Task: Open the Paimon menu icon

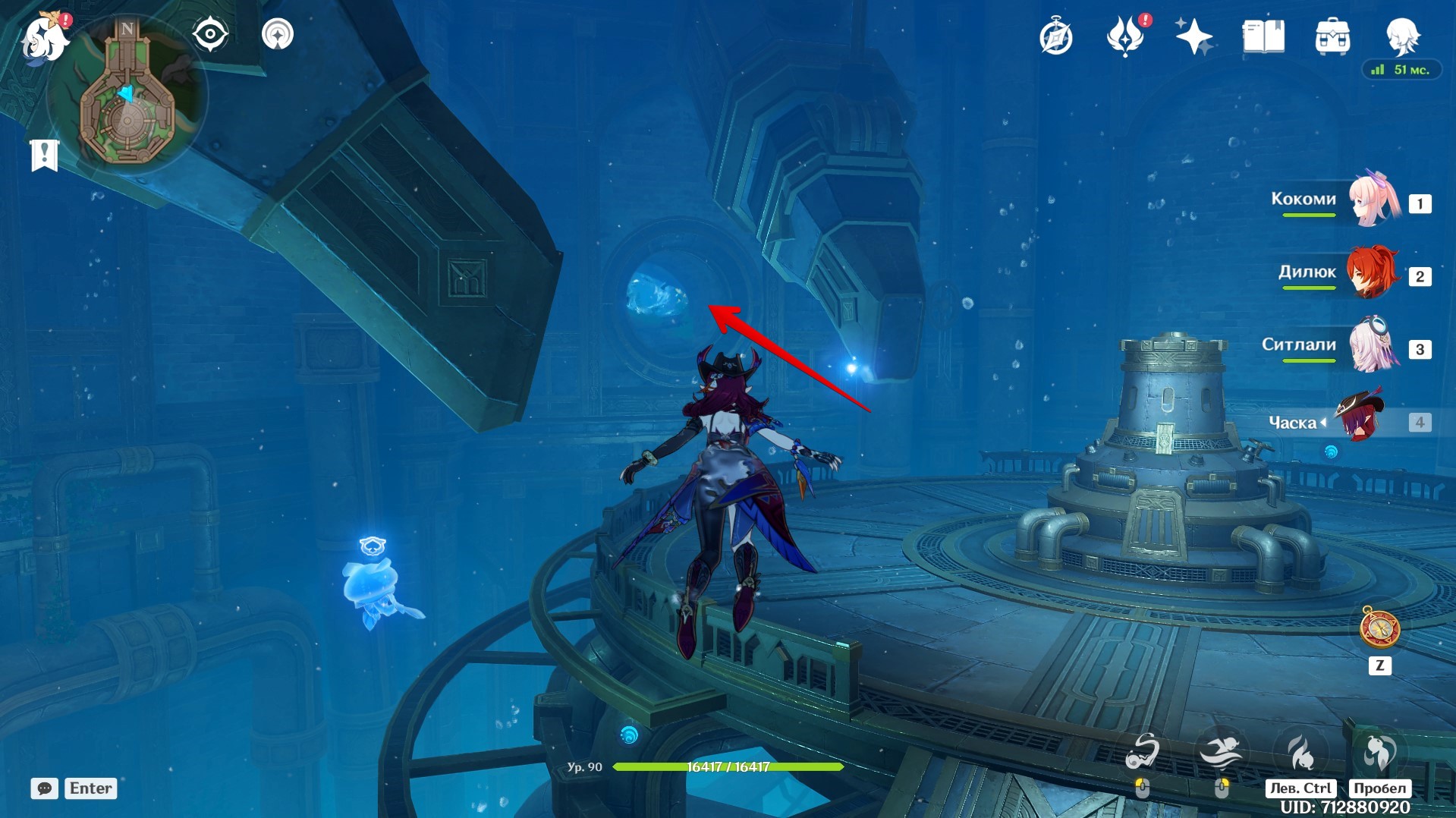Action: pos(44,38)
